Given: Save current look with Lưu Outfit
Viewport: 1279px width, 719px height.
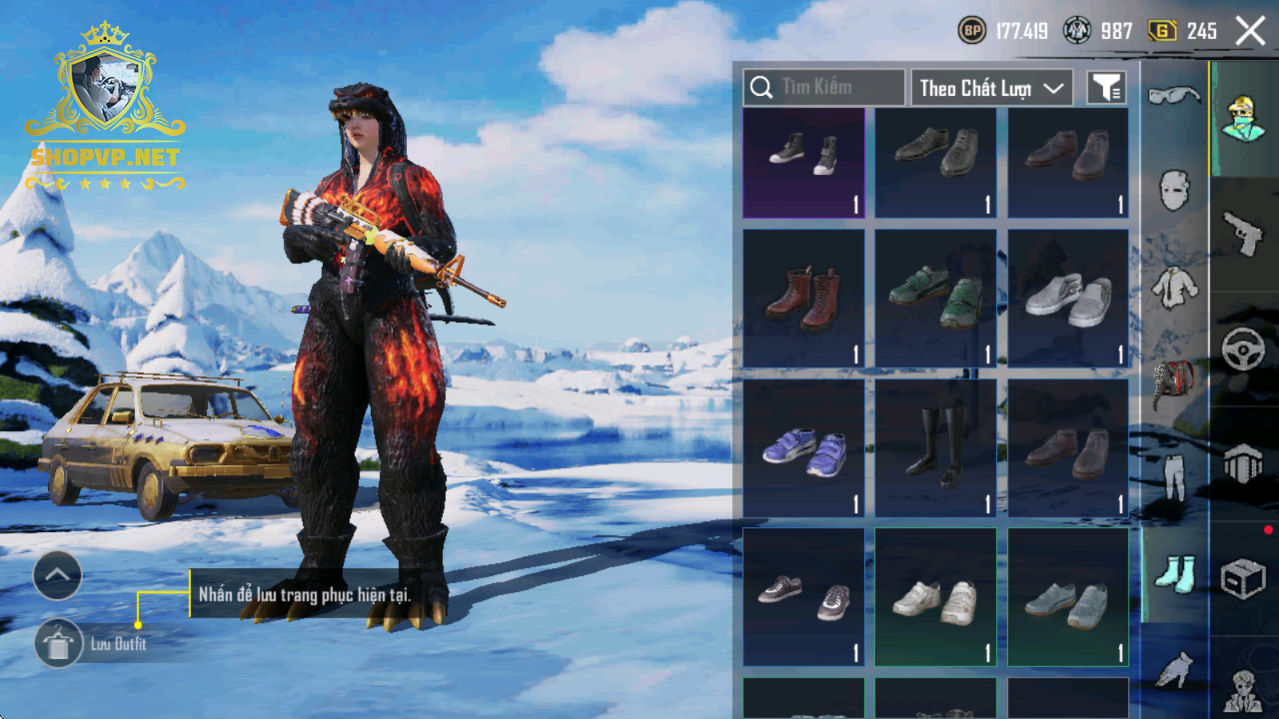Looking at the screenshot, I should (59, 643).
